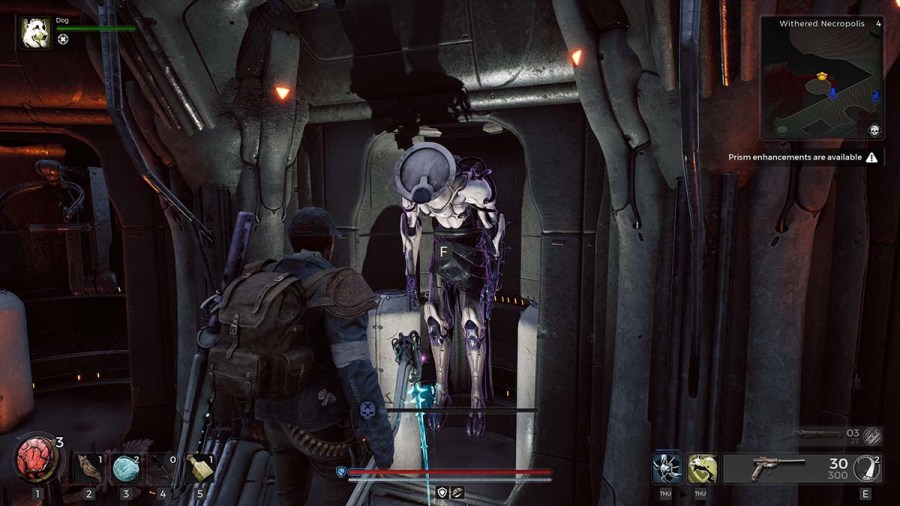The width and height of the screenshot is (900, 506).
Task: Use the blue orb consumable slot
Action: [126, 466]
